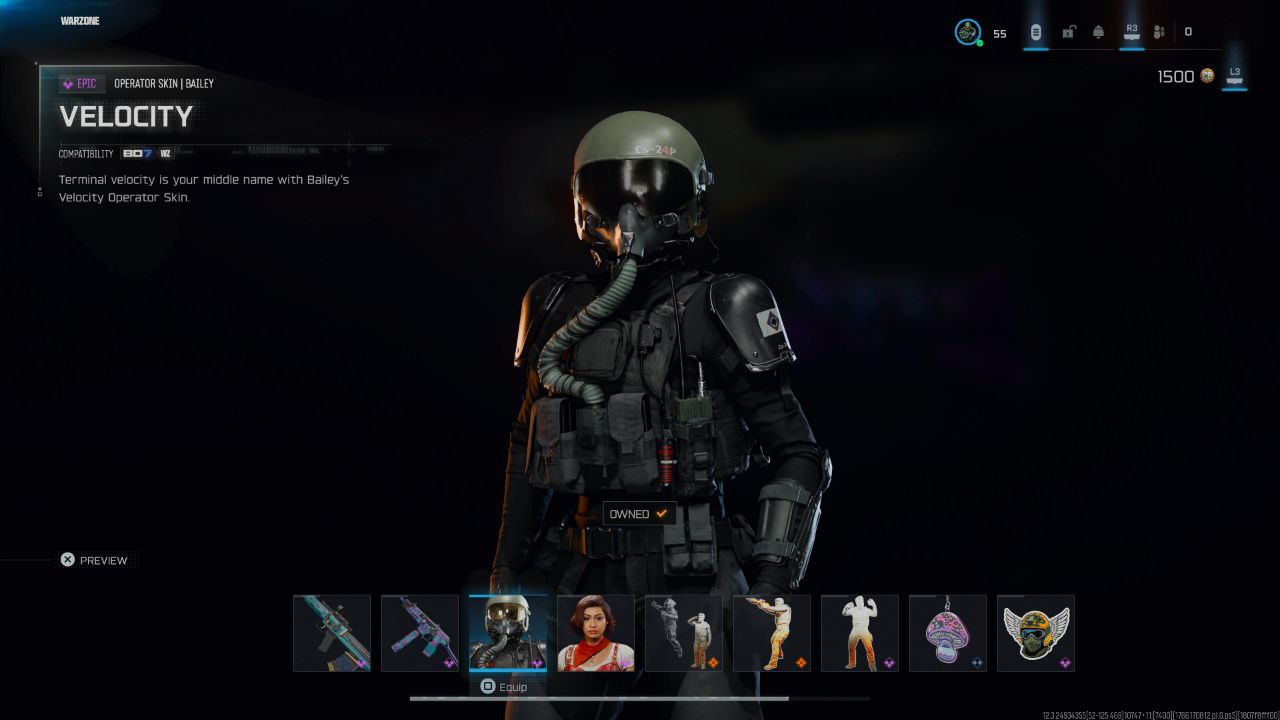Open the social friends icon

(x=1159, y=32)
